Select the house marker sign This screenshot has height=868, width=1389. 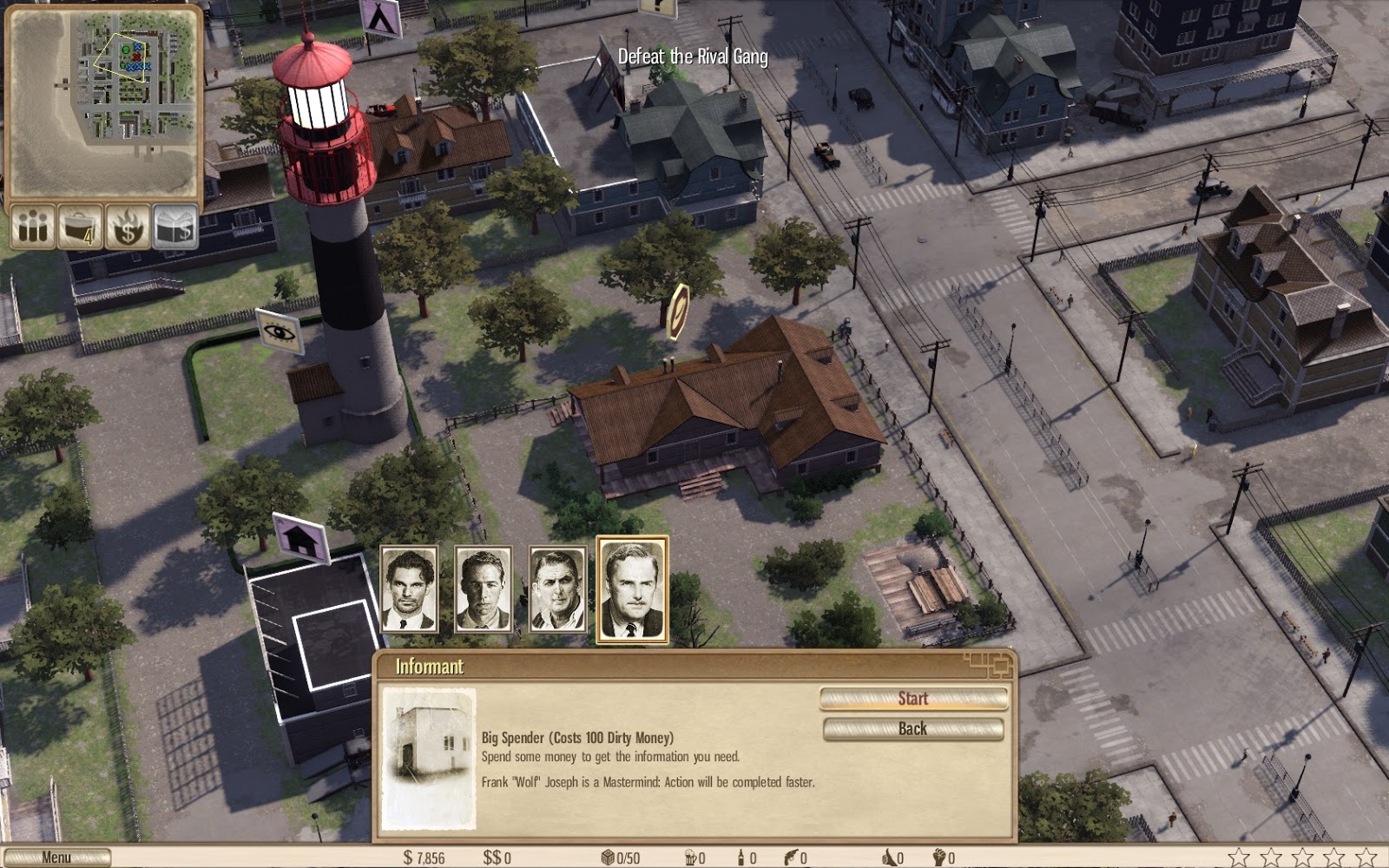click(x=300, y=538)
